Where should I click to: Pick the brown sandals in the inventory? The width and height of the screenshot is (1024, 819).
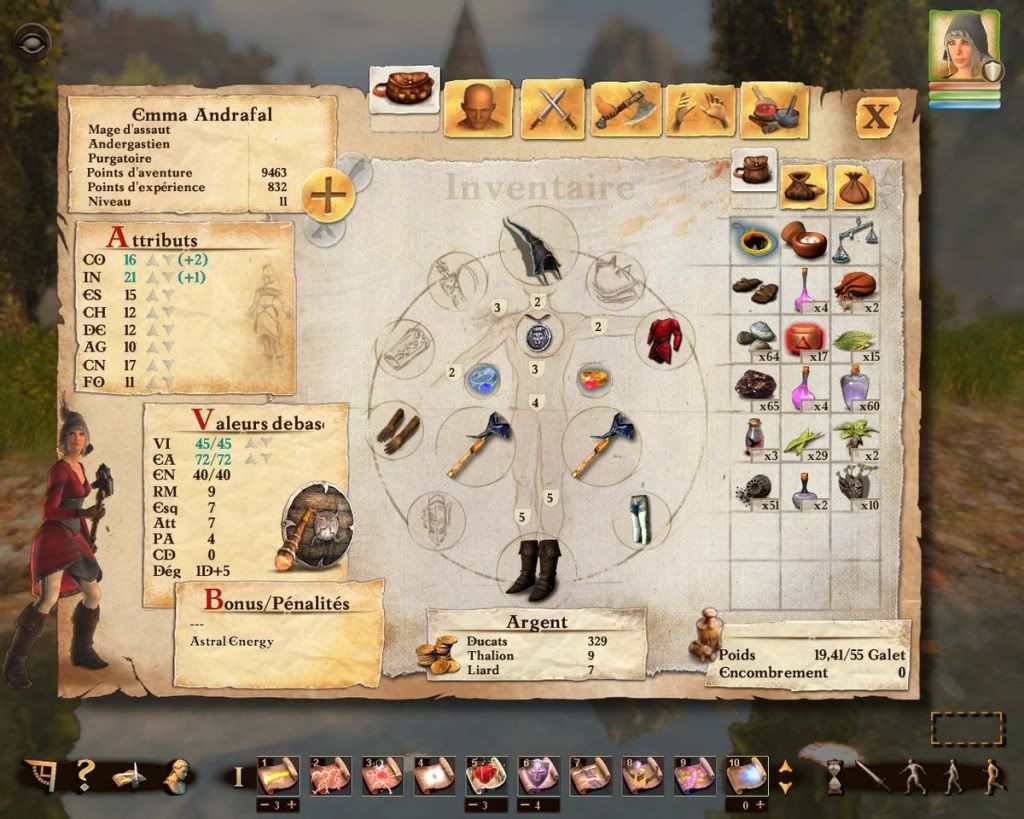click(x=754, y=288)
